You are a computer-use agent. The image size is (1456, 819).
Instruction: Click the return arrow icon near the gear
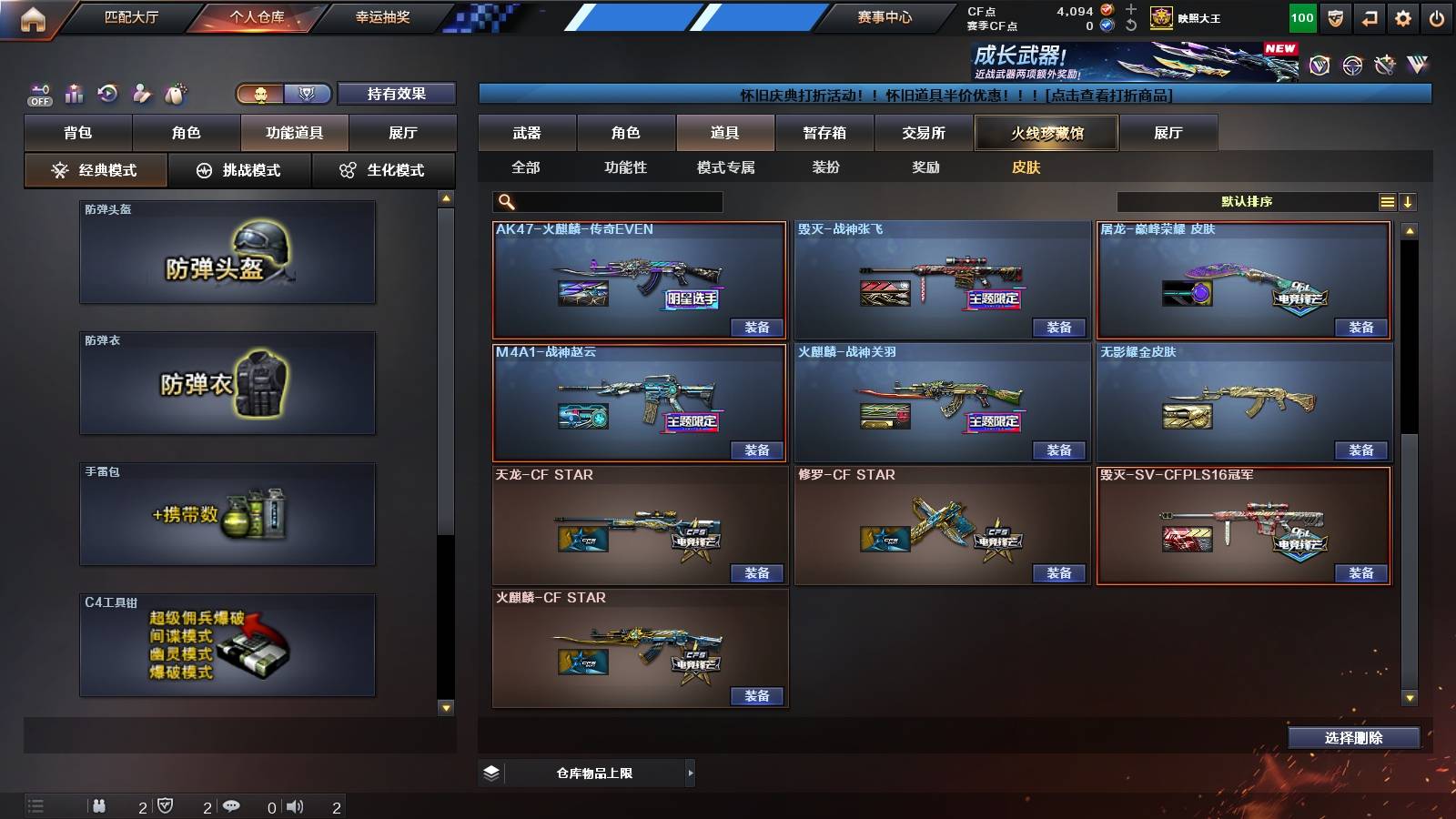pos(1368,17)
